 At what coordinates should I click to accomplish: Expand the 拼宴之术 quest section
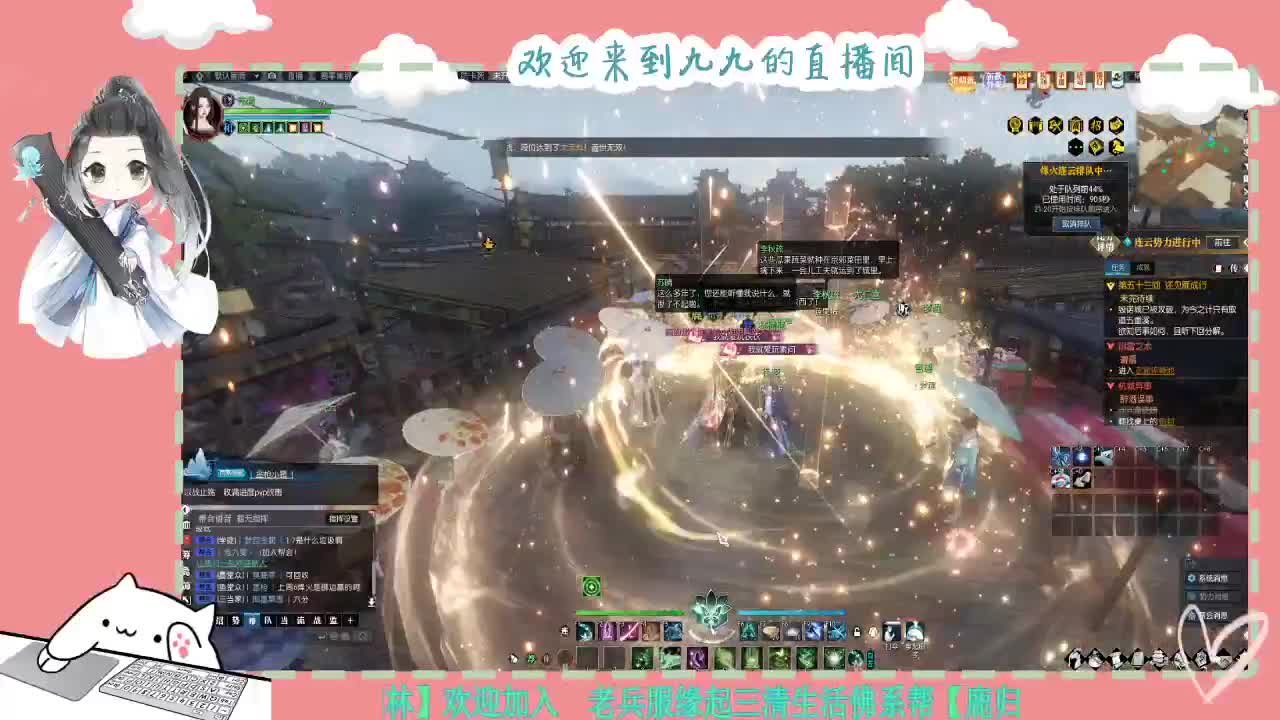click(x=1109, y=347)
